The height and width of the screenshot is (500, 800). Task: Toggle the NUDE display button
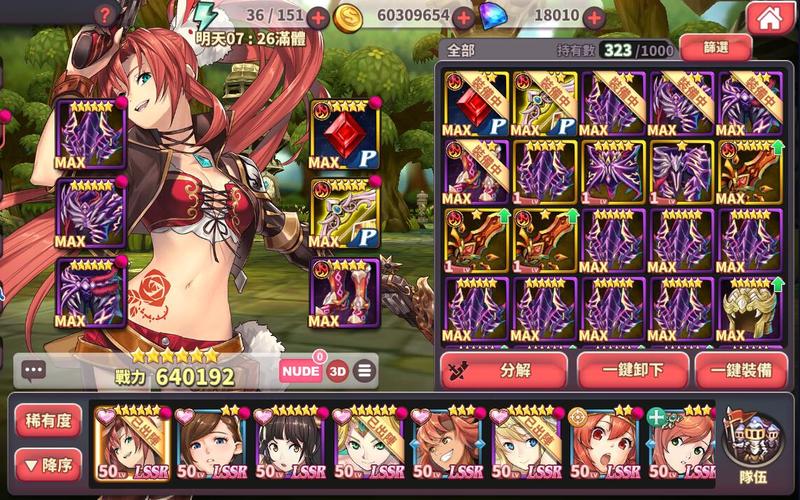301,371
